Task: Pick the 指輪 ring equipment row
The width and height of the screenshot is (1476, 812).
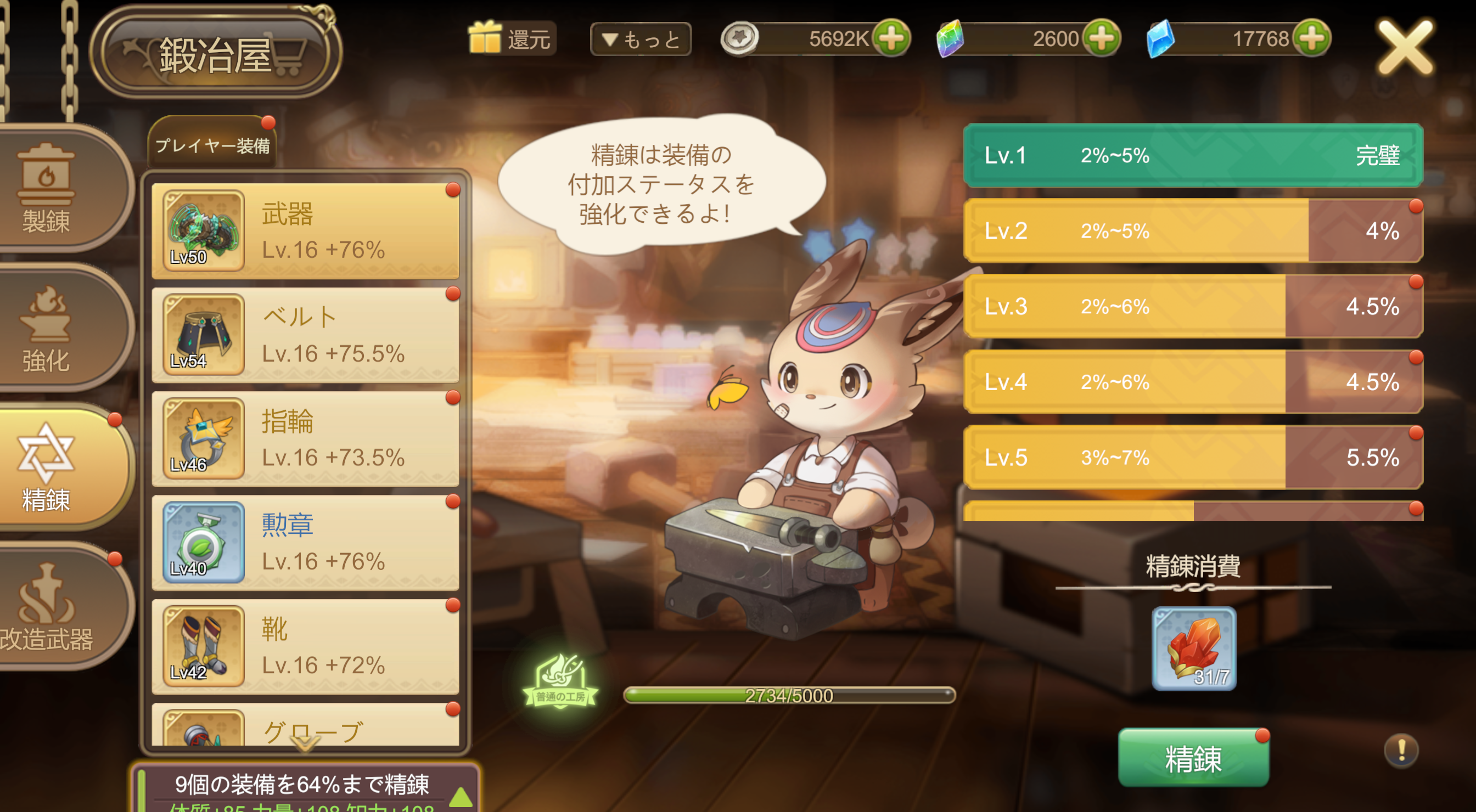Action: (305, 439)
